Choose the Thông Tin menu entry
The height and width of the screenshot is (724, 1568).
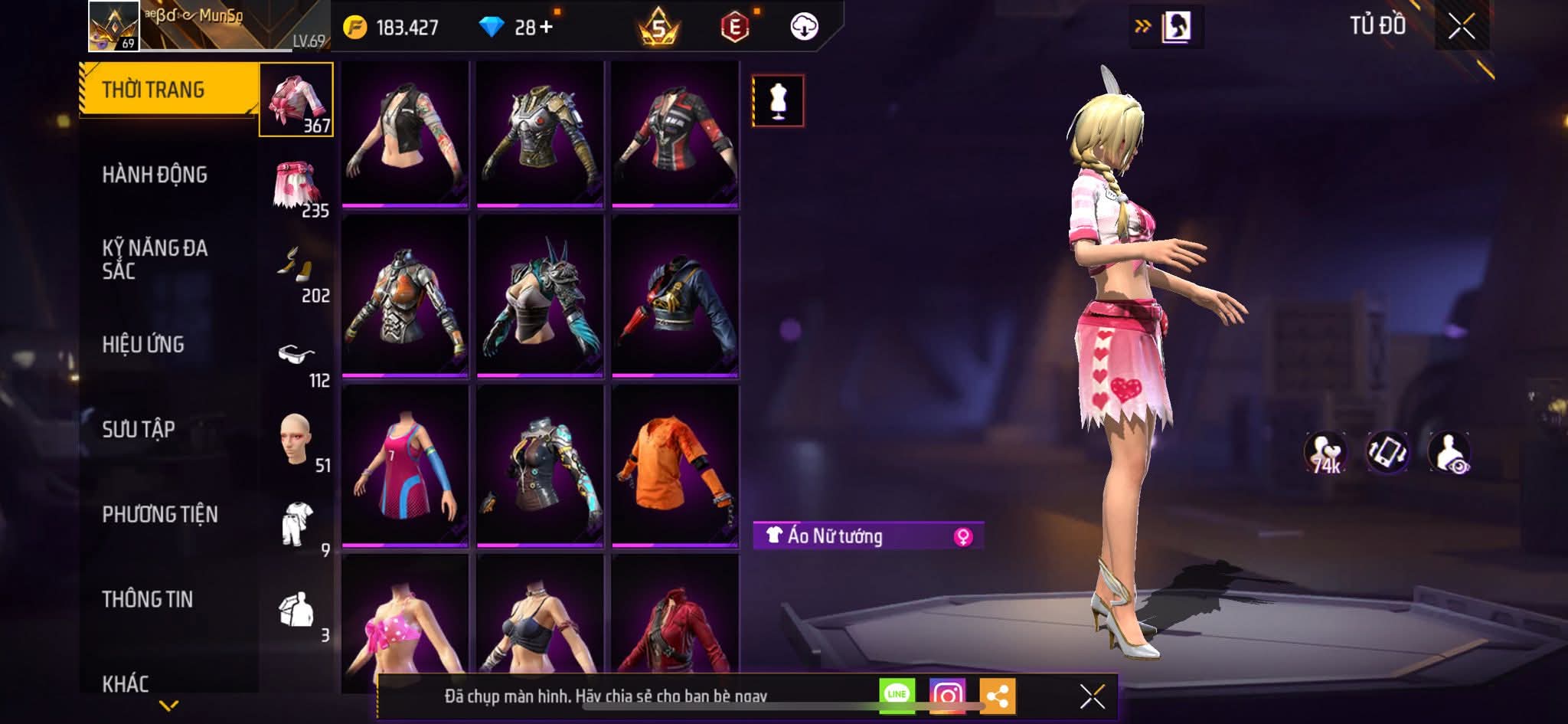tap(148, 599)
